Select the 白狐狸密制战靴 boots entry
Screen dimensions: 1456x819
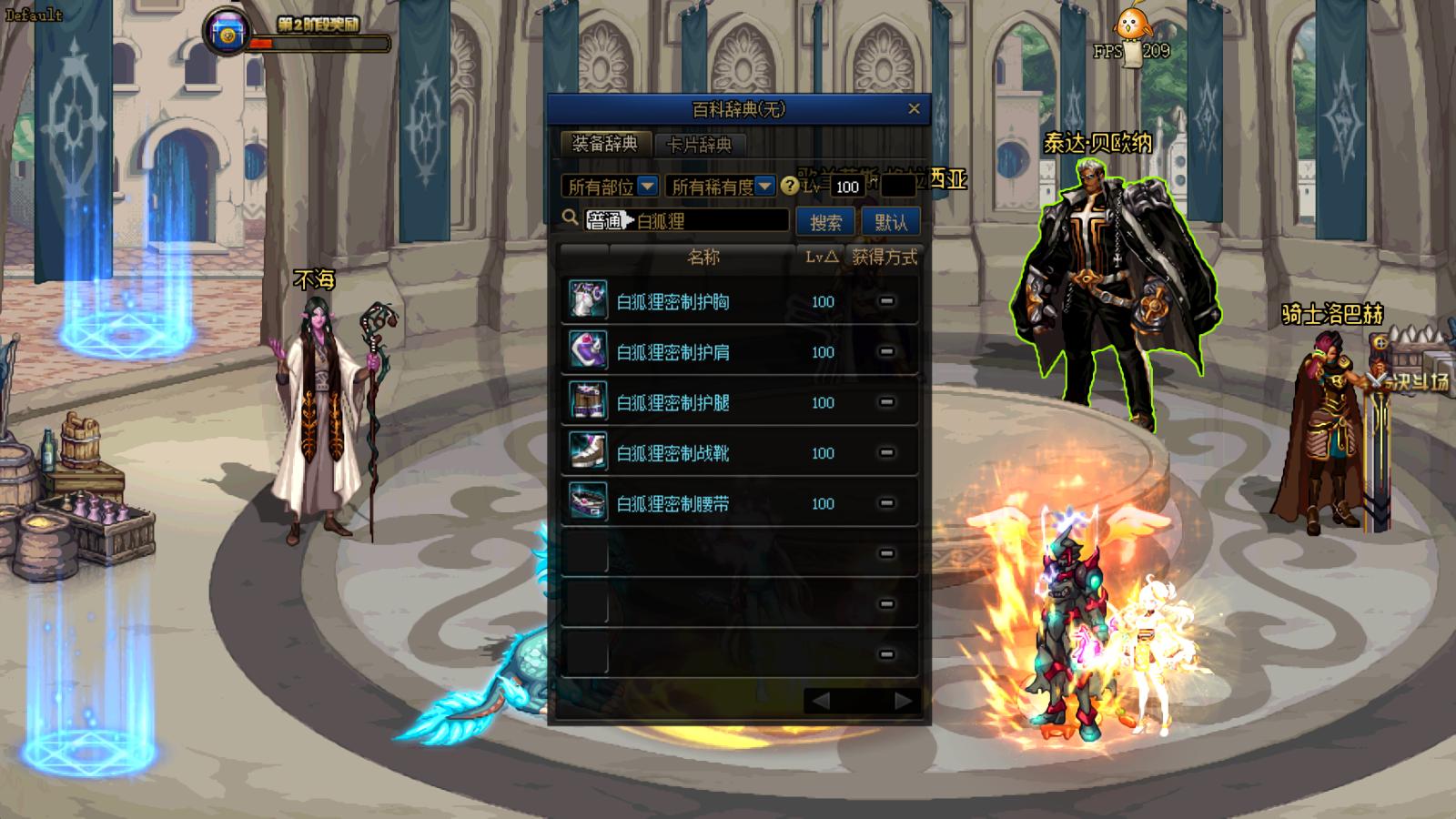[673, 453]
